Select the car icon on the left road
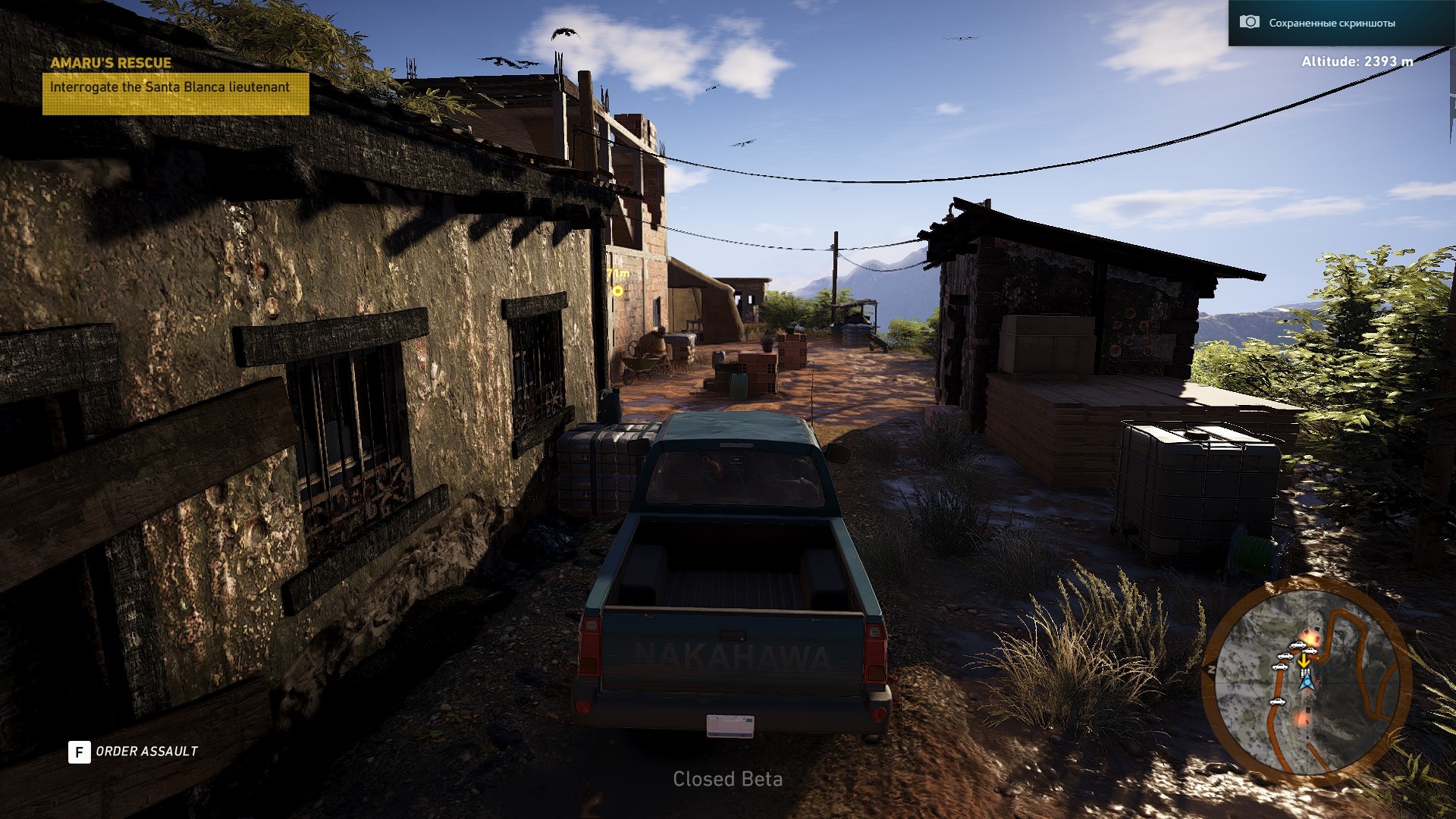The height and width of the screenshot is (819, 1456). 1280,667
